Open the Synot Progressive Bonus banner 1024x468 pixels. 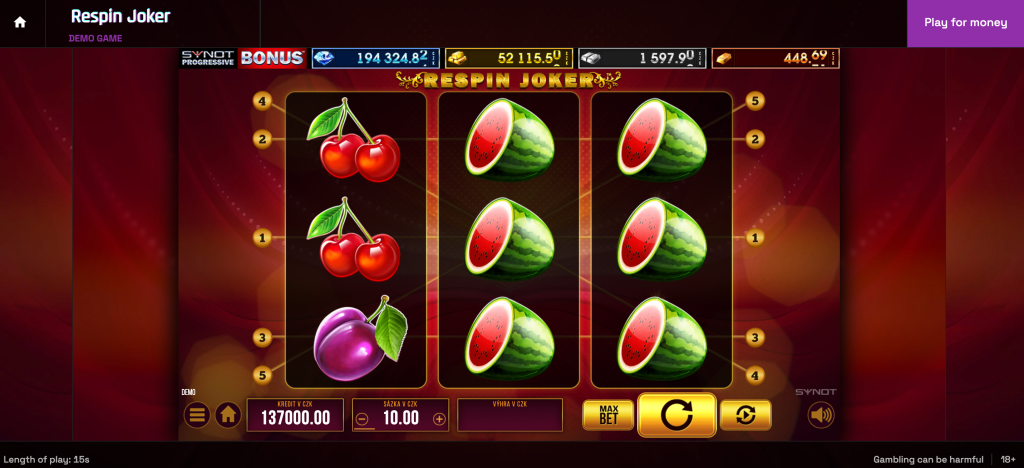(x=243, y=58)
